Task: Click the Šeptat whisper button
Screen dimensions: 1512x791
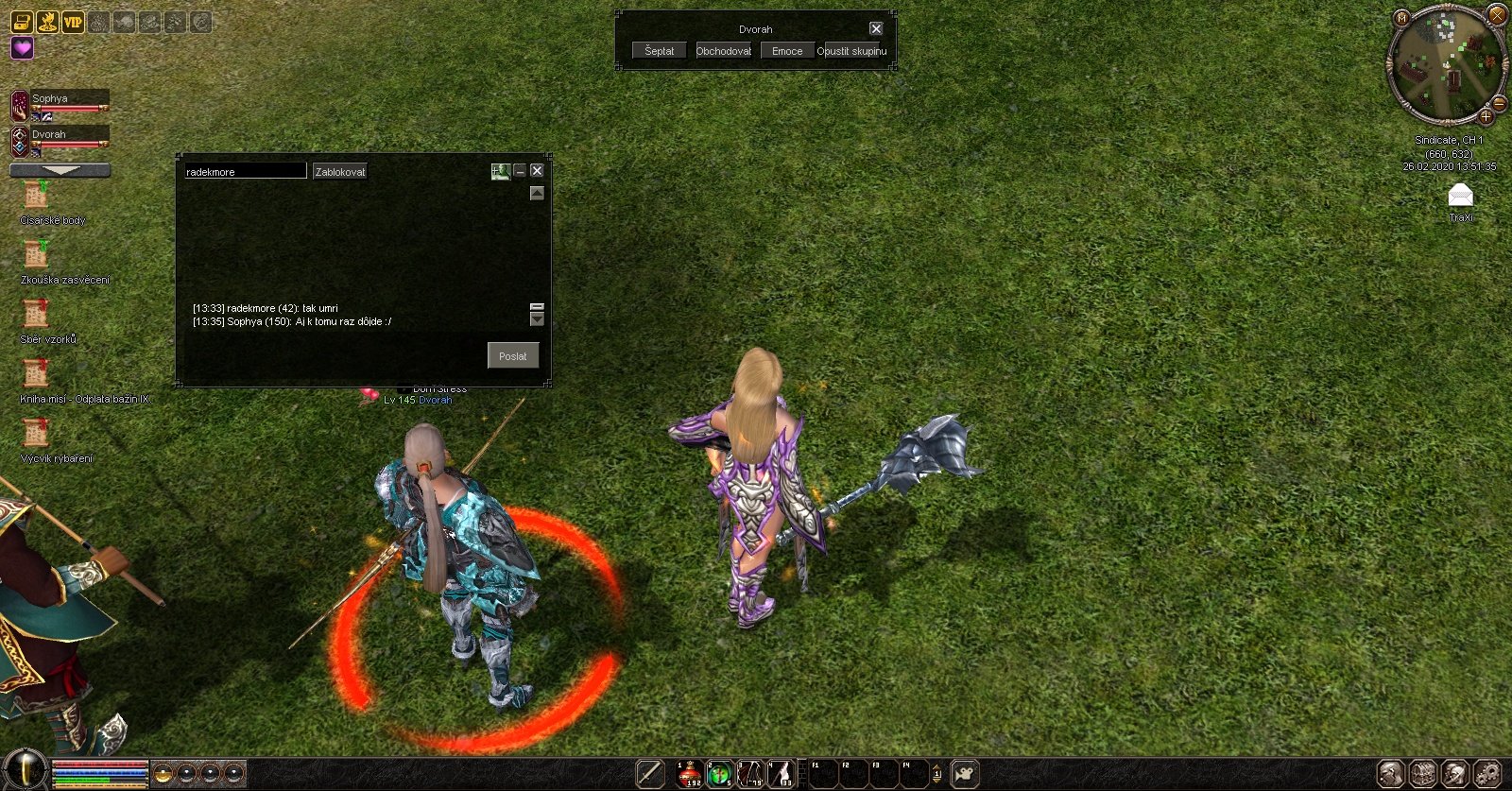Action: (659, 51)
